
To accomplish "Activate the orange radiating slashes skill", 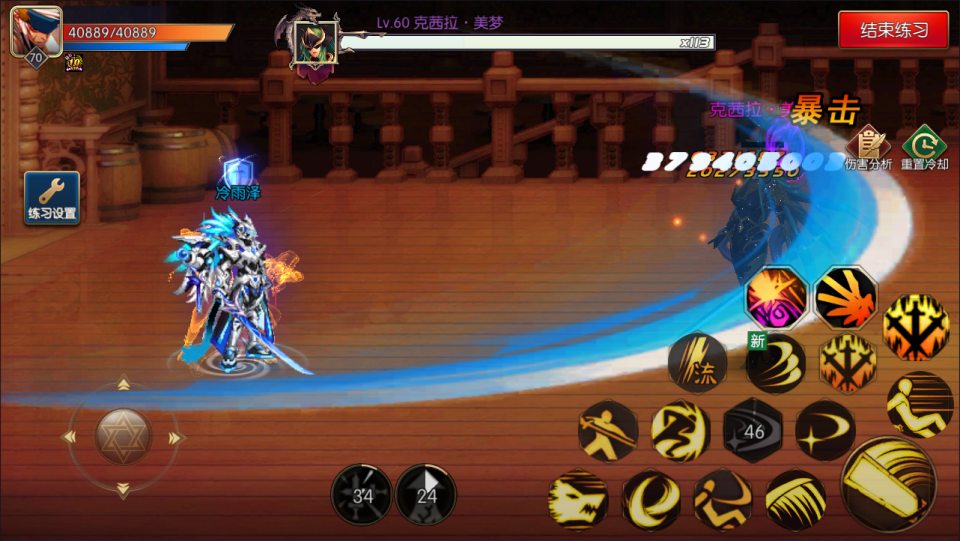I will [846, 298].
